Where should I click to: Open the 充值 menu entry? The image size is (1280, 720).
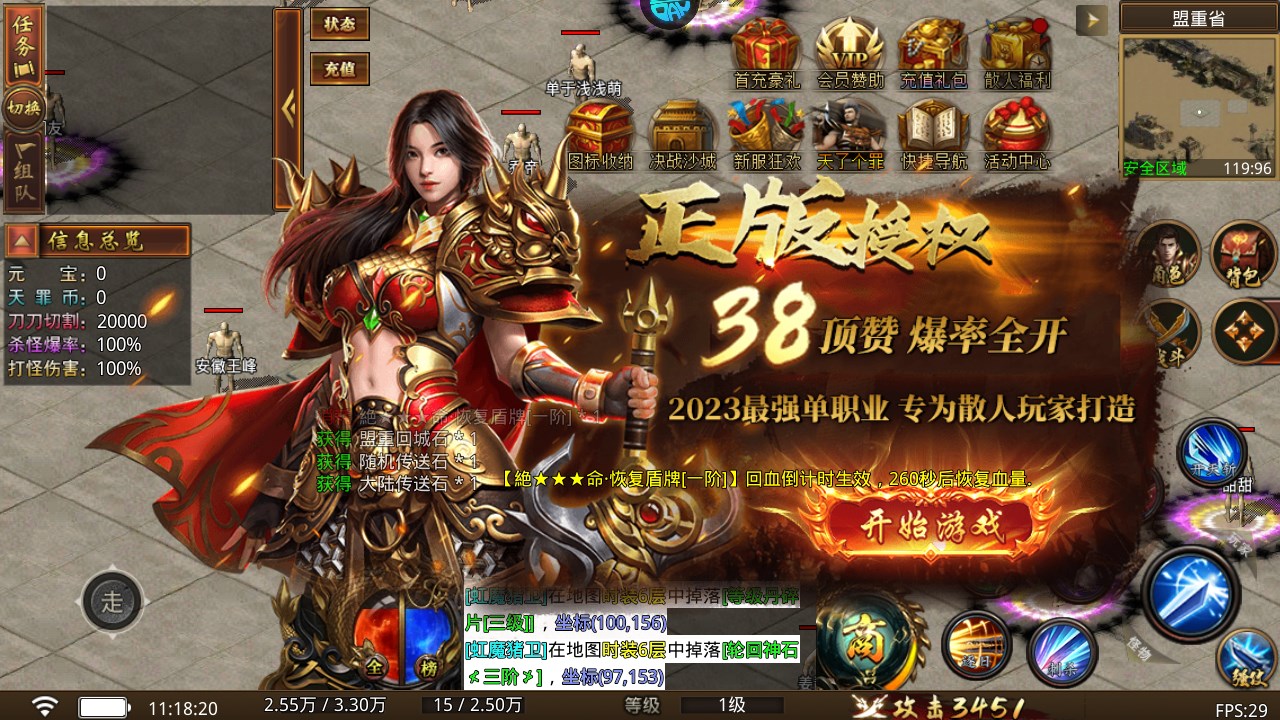tap(338, 69)
